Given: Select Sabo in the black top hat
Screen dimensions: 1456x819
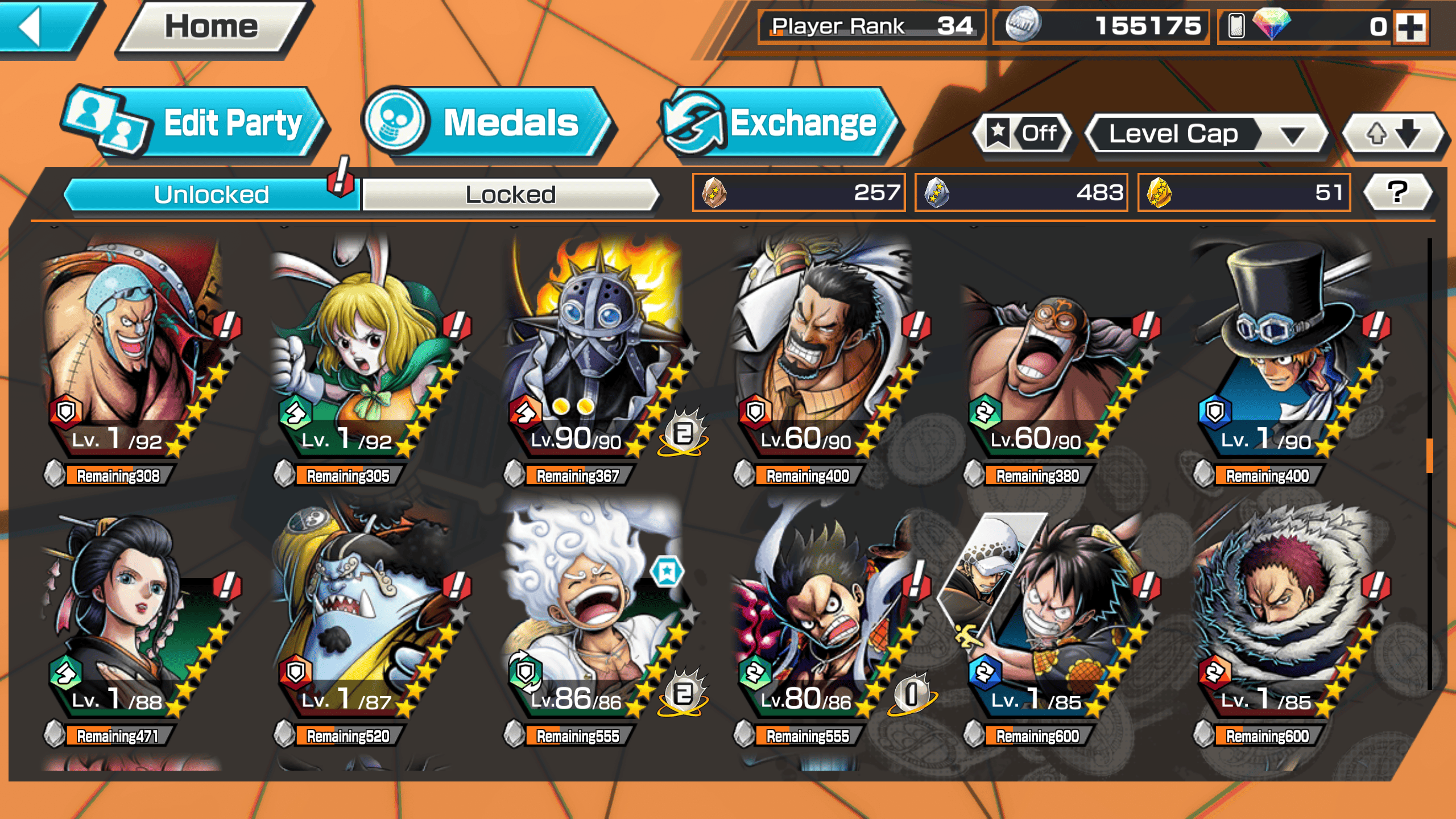Looking at the screenshot, I should pos(1285,353).
